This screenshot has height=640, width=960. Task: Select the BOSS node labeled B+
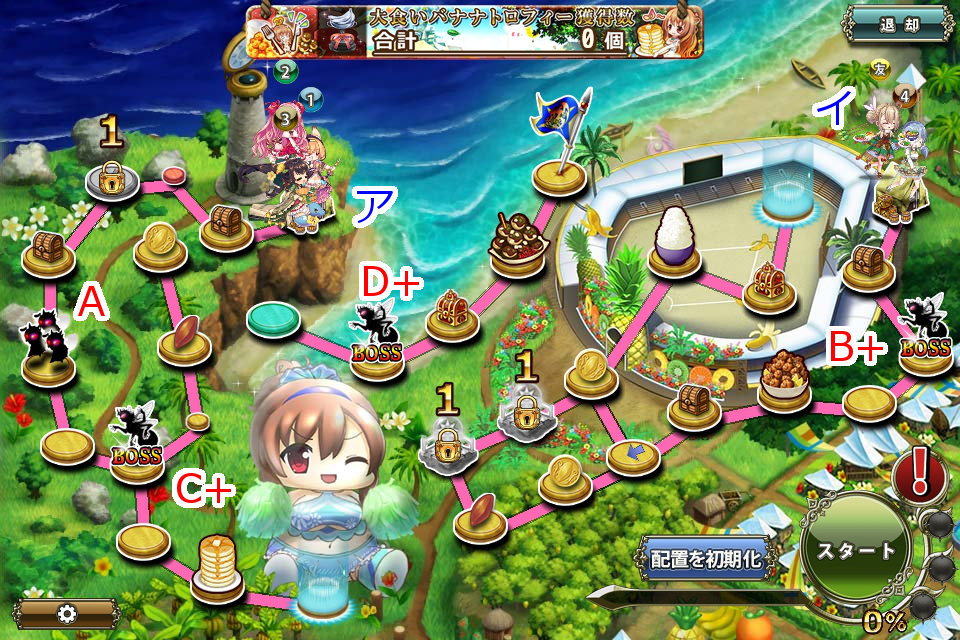(x=926, y=338)
